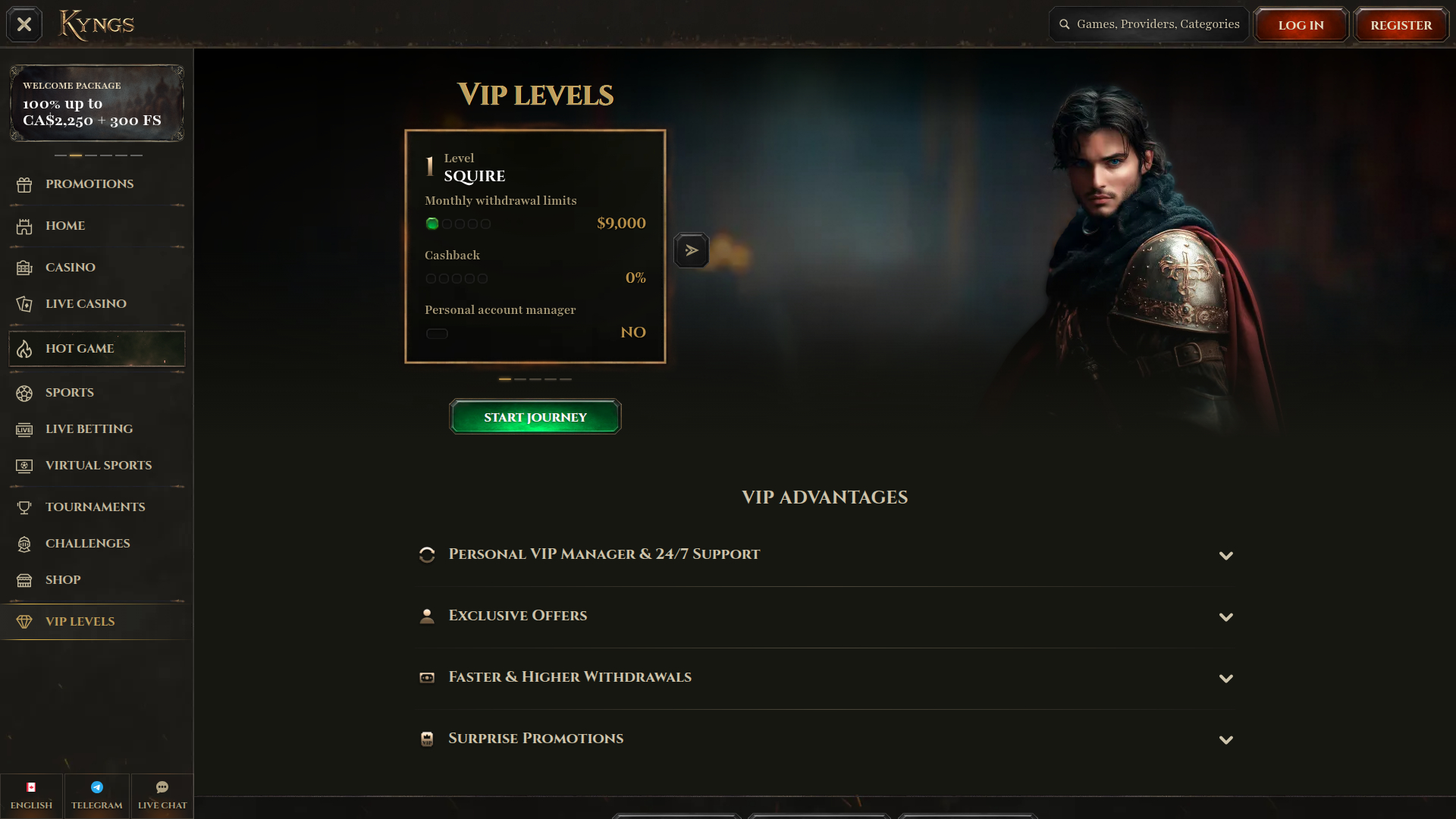Screen dimensions: 1456x819
Task: Select the last carousel indicator dot
Action: click(566, 379)
